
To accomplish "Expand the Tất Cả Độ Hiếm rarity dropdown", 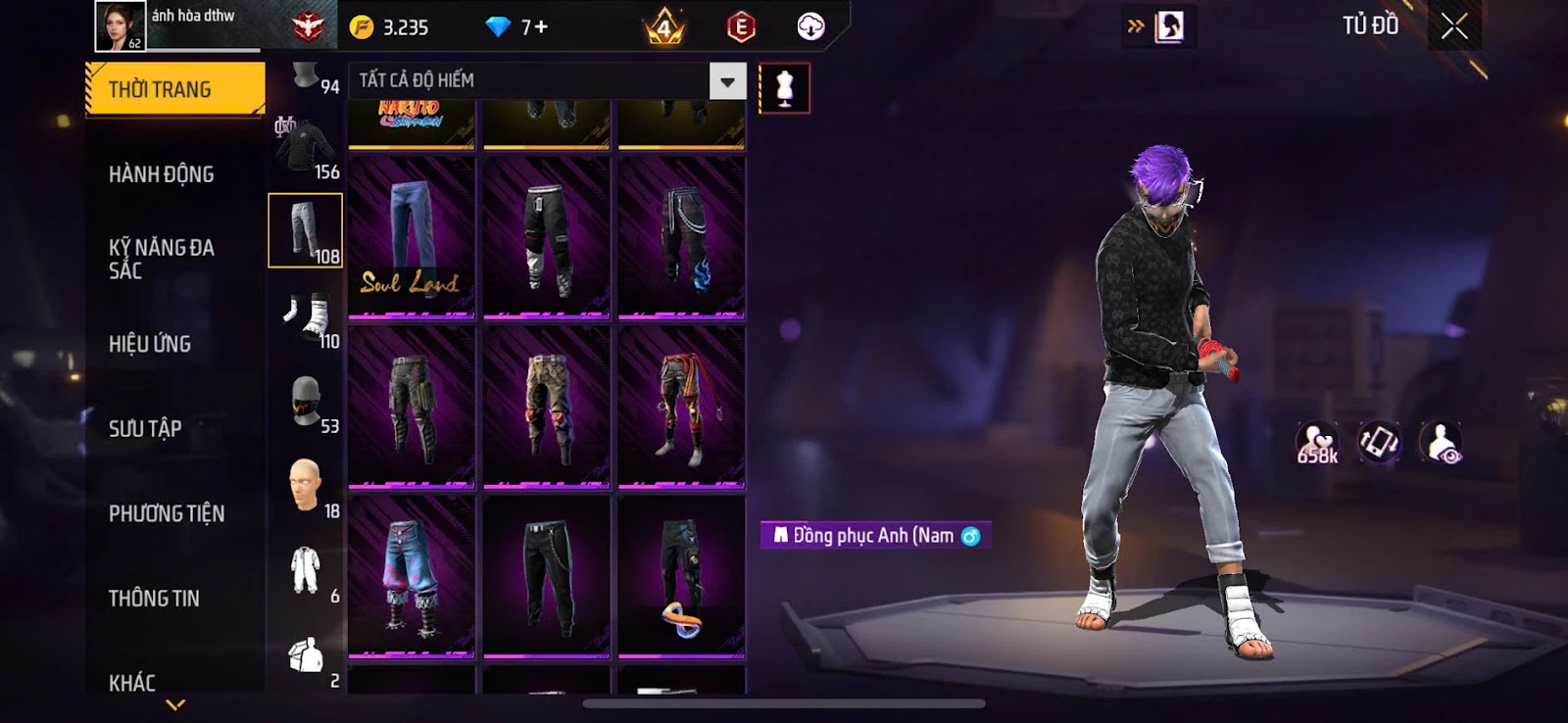I will [727, 81].
